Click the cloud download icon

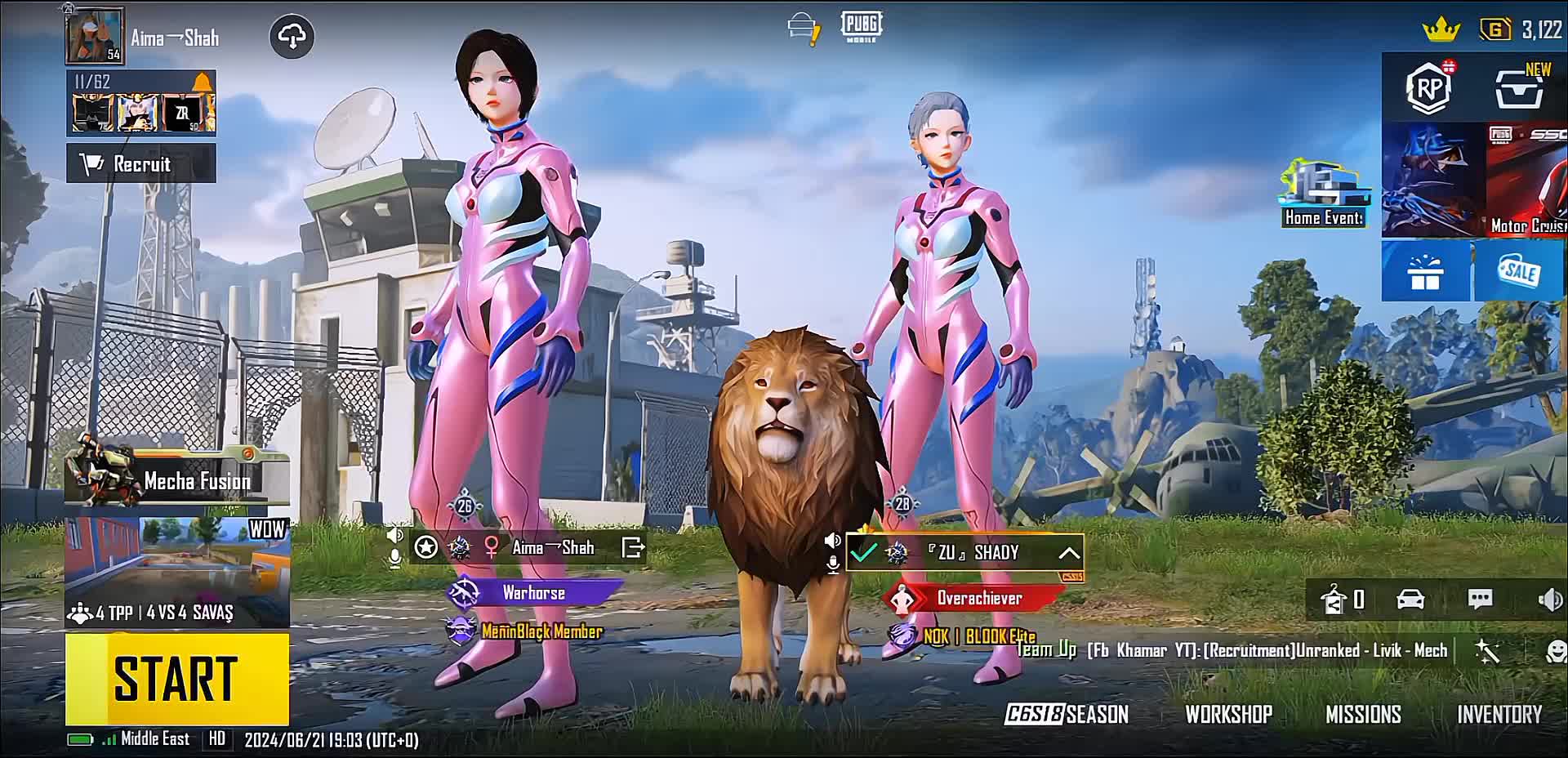[292, 37]
